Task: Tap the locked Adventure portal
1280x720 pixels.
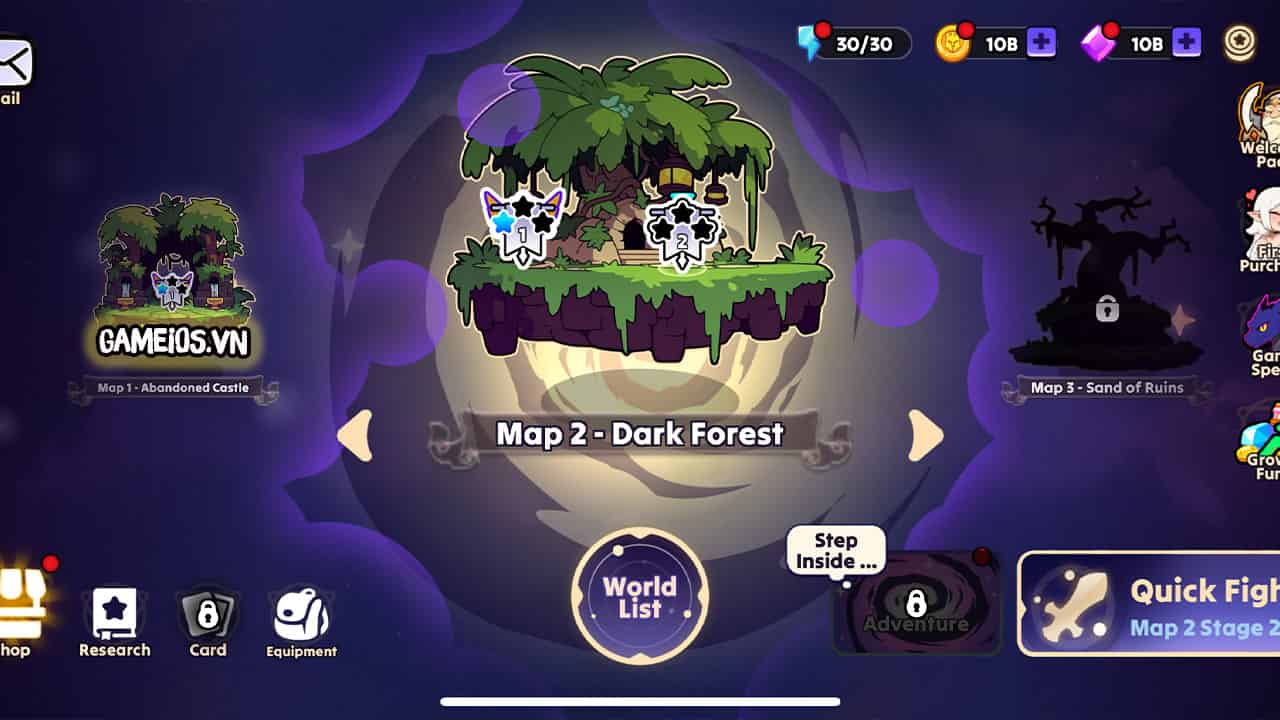Action: coord(915,603)
